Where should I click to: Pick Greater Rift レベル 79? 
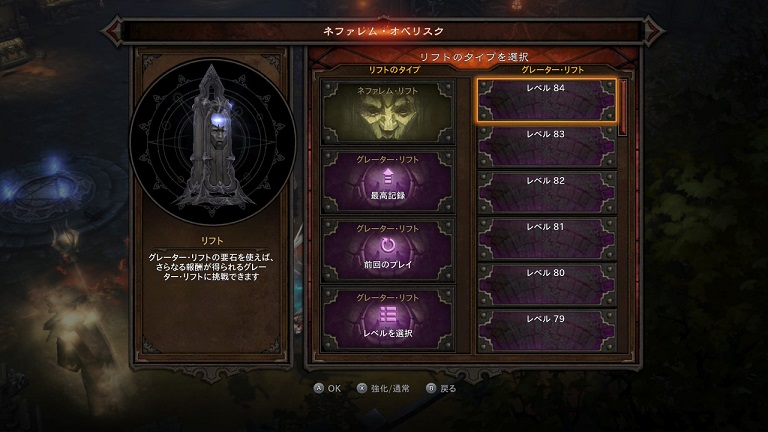tap(545, 330)
